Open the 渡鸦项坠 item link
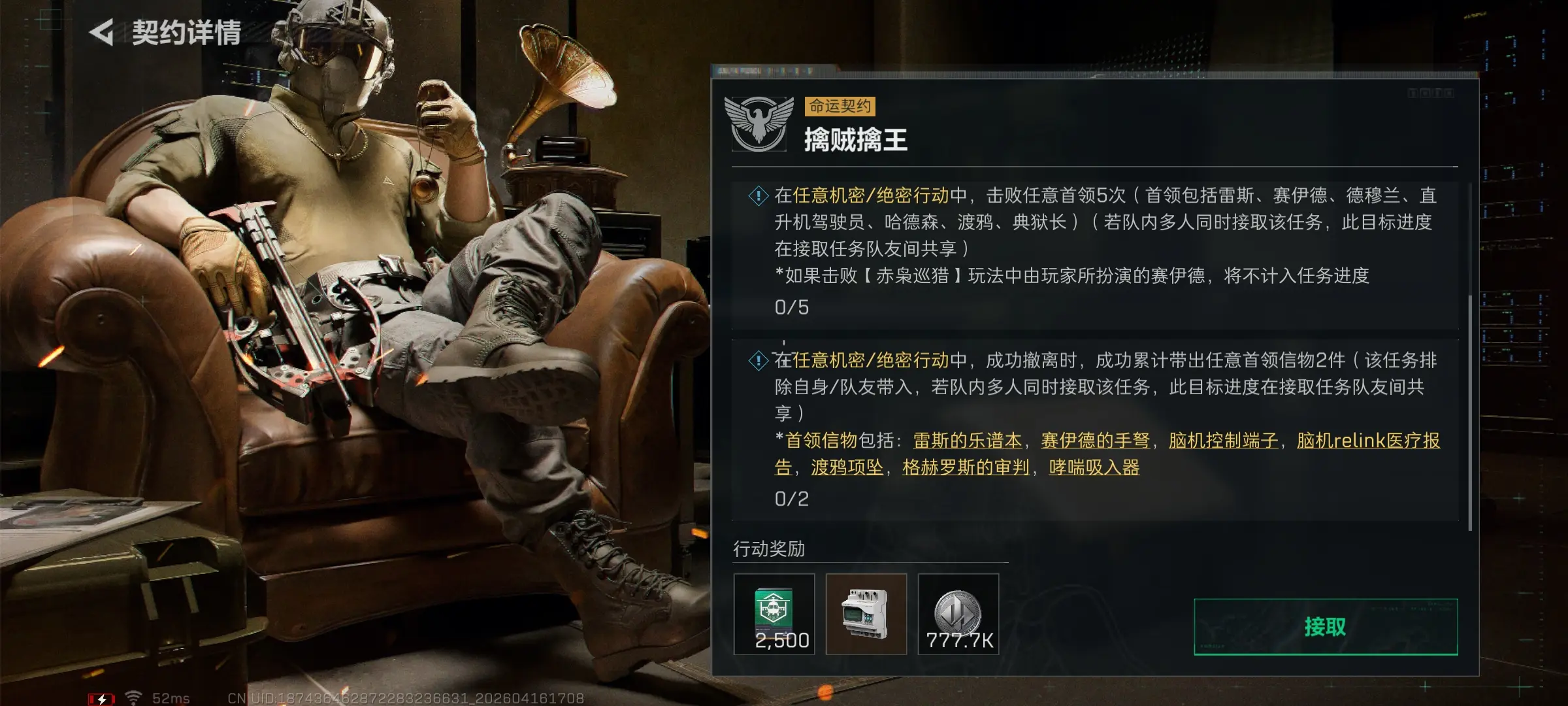1568x706 pixels. [x=847, y=467]
